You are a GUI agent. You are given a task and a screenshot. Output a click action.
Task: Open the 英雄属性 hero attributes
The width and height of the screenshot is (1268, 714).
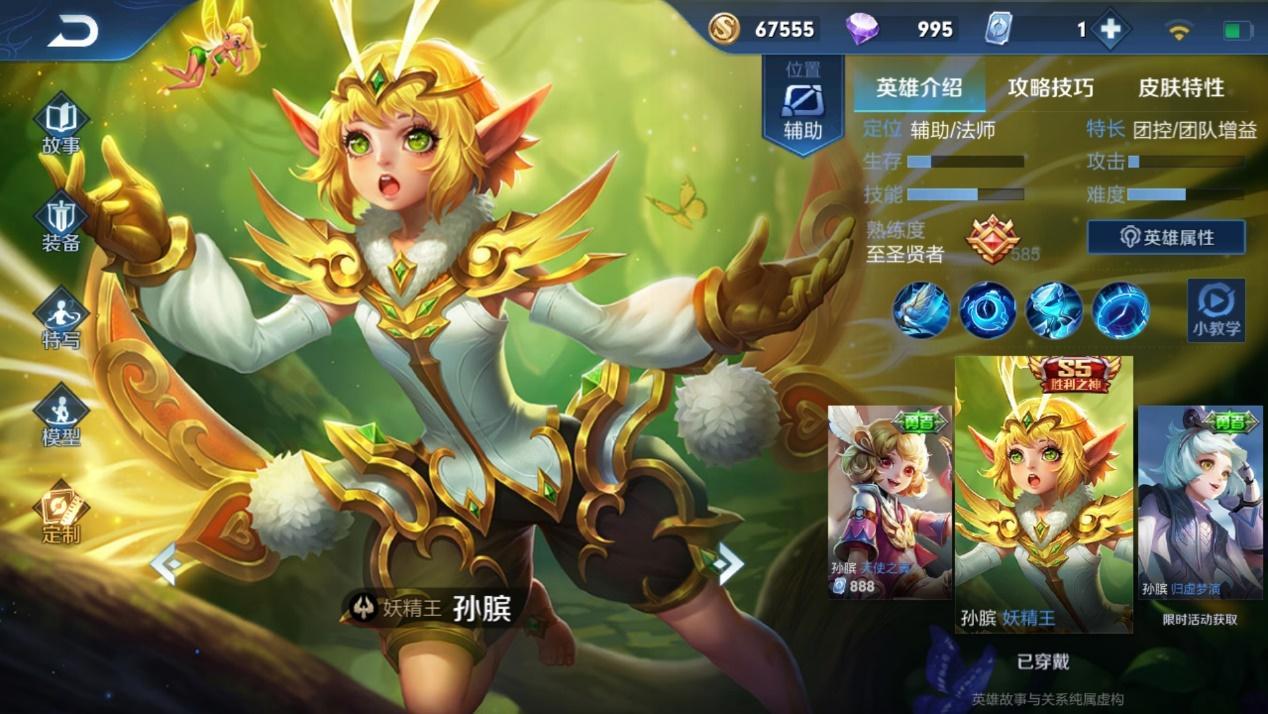tap(1166, 237)
